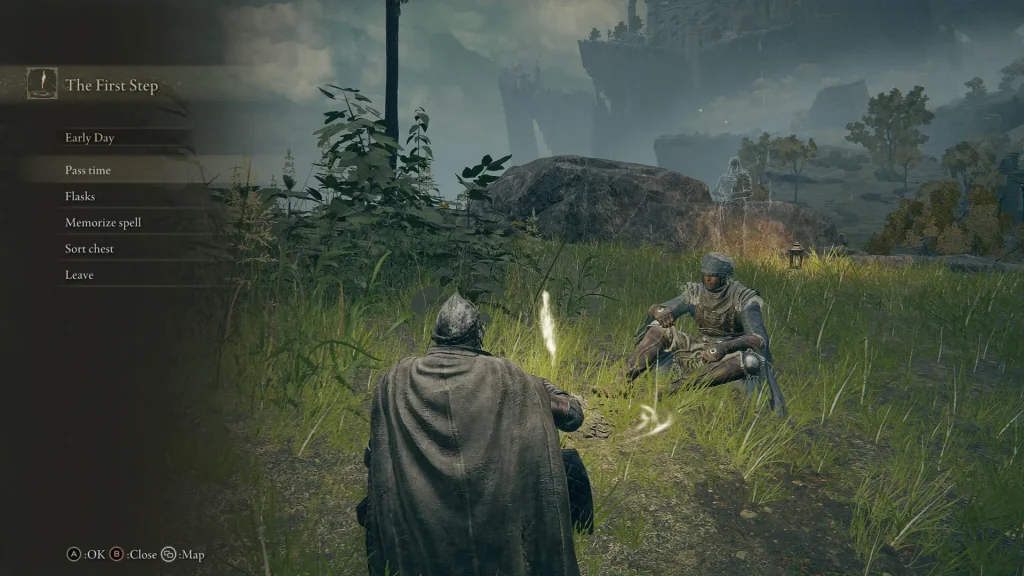
Task: Open the Flasks menu
Action: point(80,196)
